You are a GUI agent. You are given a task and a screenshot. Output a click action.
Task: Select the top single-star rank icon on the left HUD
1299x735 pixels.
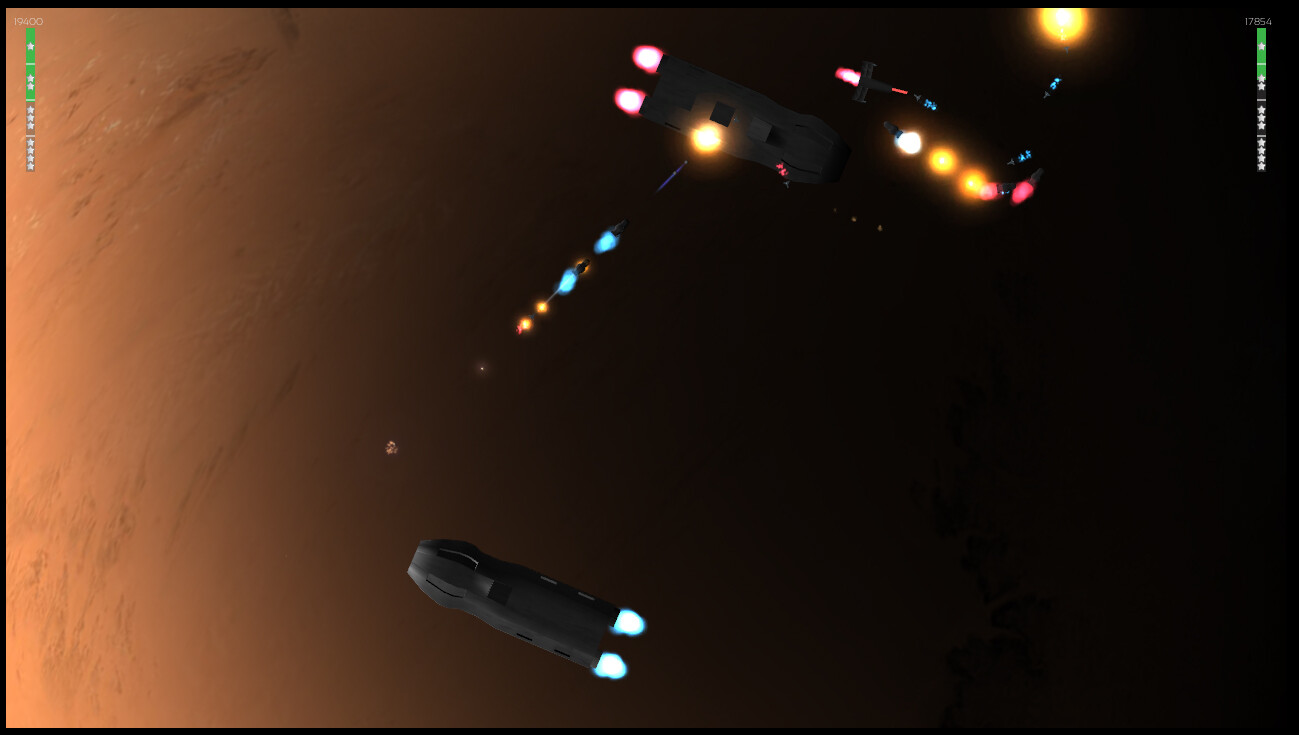30,46
